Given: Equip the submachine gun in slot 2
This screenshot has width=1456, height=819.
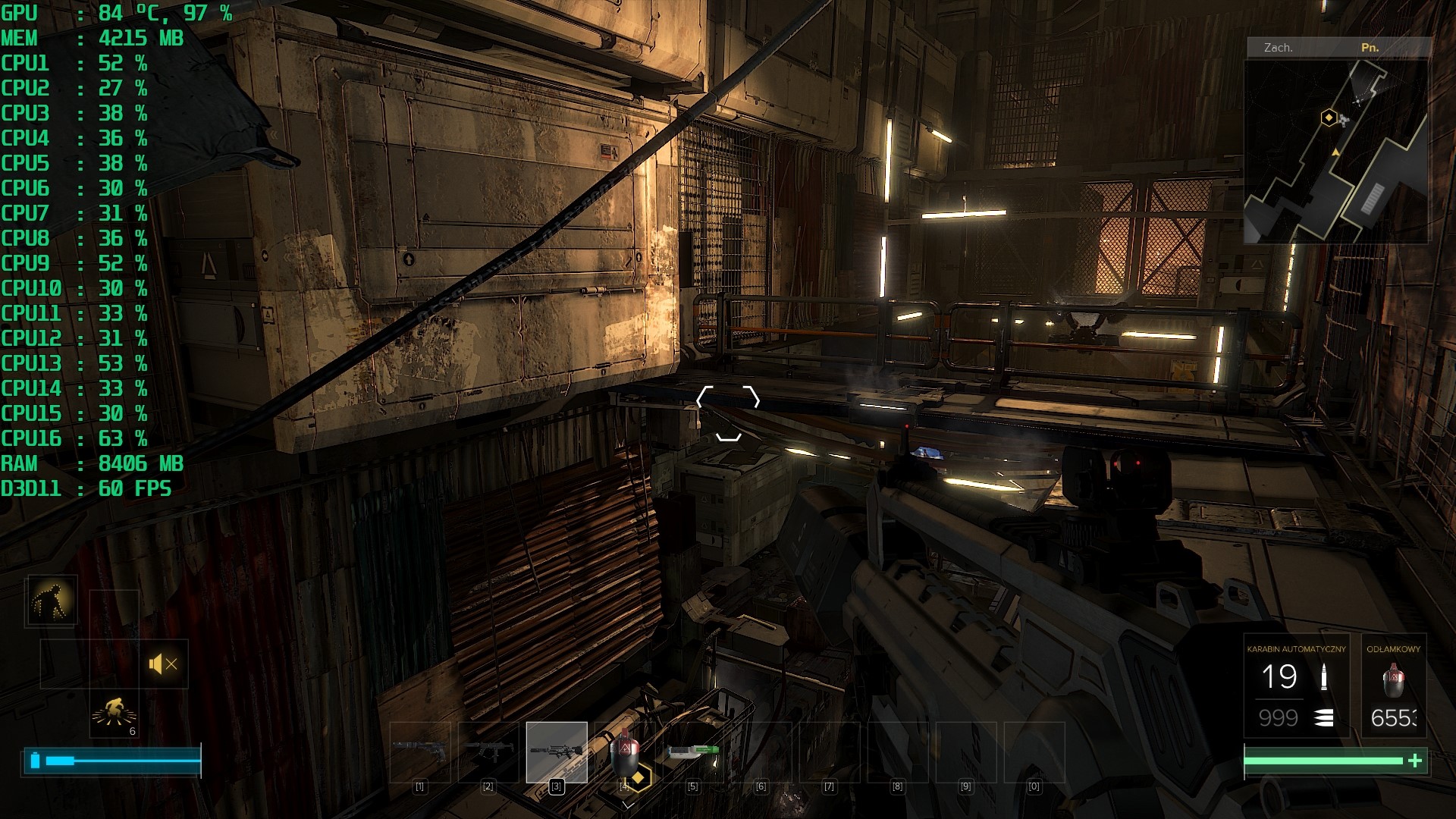Looking at the screenshot, I should tap(488, 752).
